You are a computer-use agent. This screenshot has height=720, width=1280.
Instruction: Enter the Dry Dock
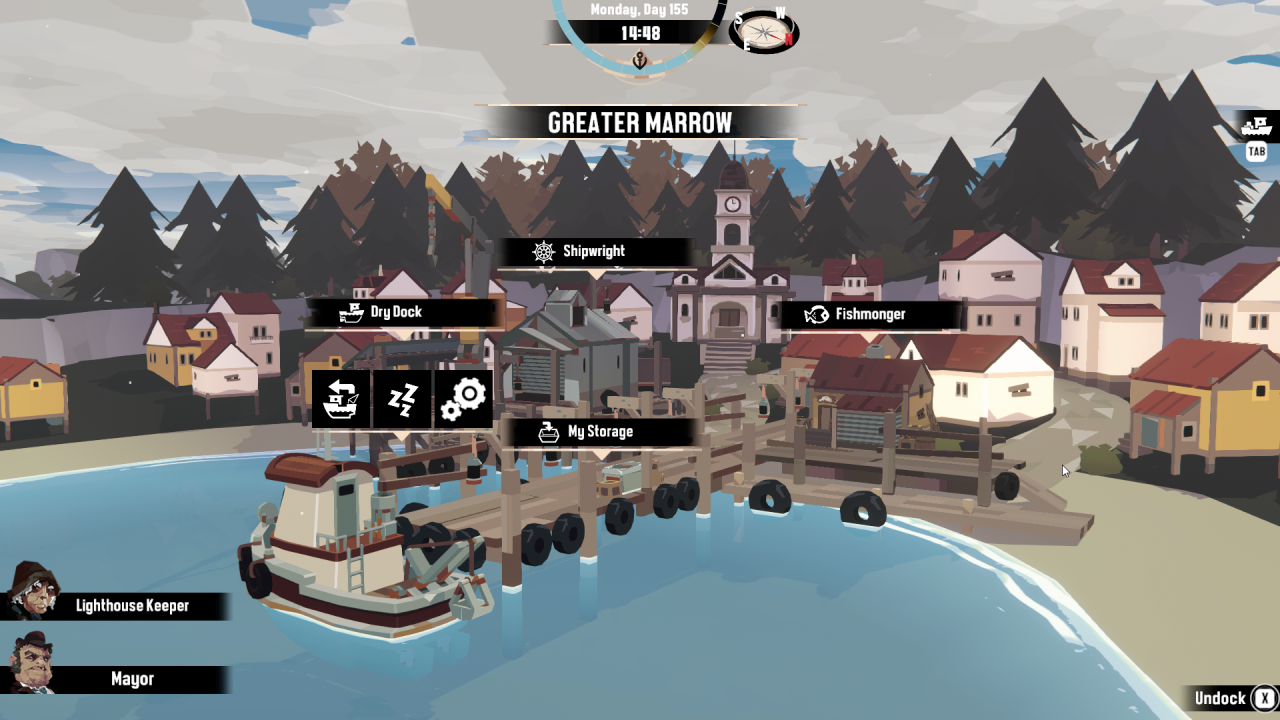[x=402, y=313]
